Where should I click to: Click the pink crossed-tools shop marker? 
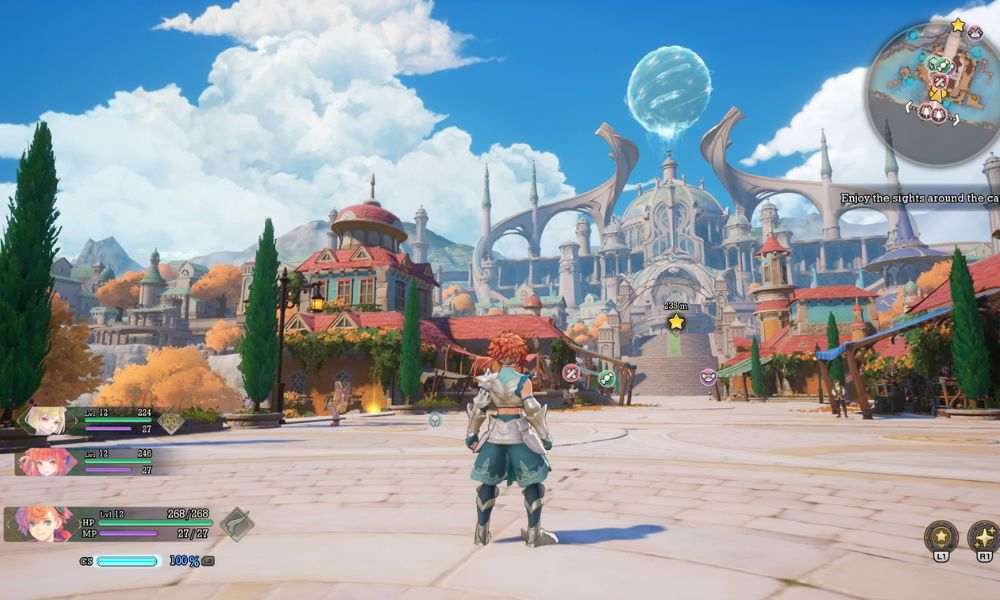tap(571, 373)
